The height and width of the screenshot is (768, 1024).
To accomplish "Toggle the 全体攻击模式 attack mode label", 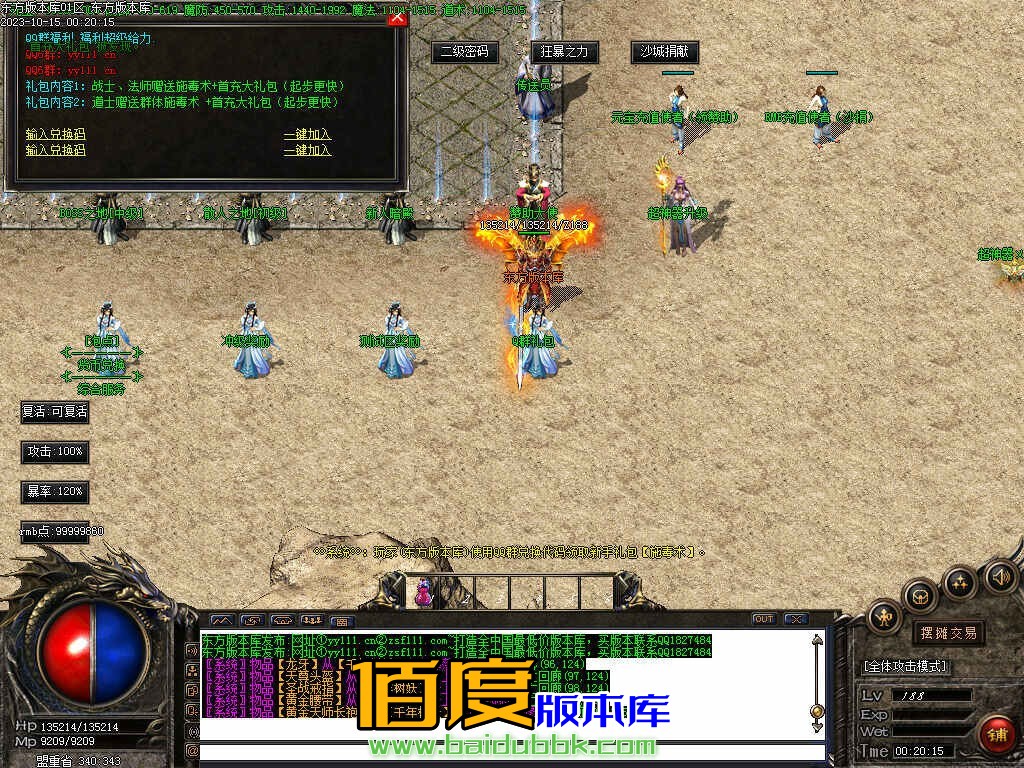I will point(905,666).
